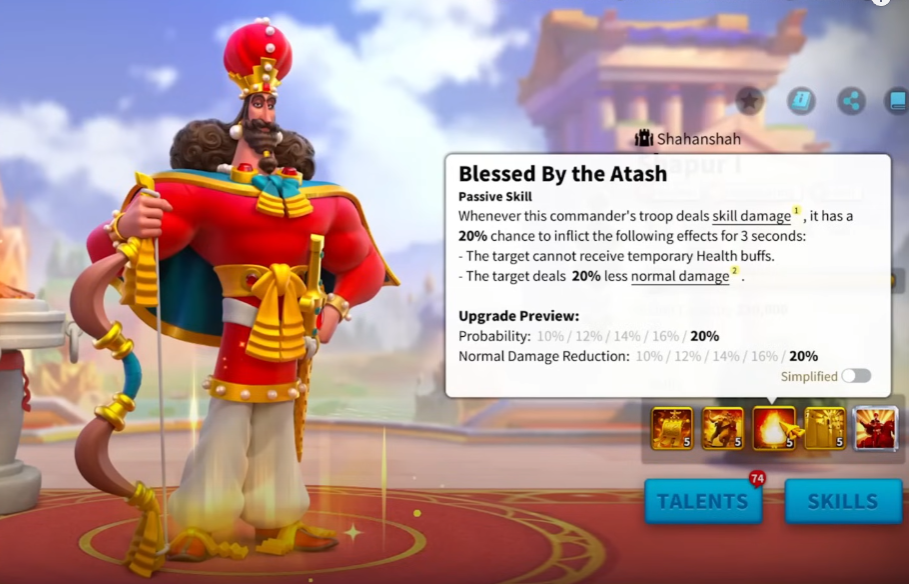Open the Talents screen

pos(702,501)
